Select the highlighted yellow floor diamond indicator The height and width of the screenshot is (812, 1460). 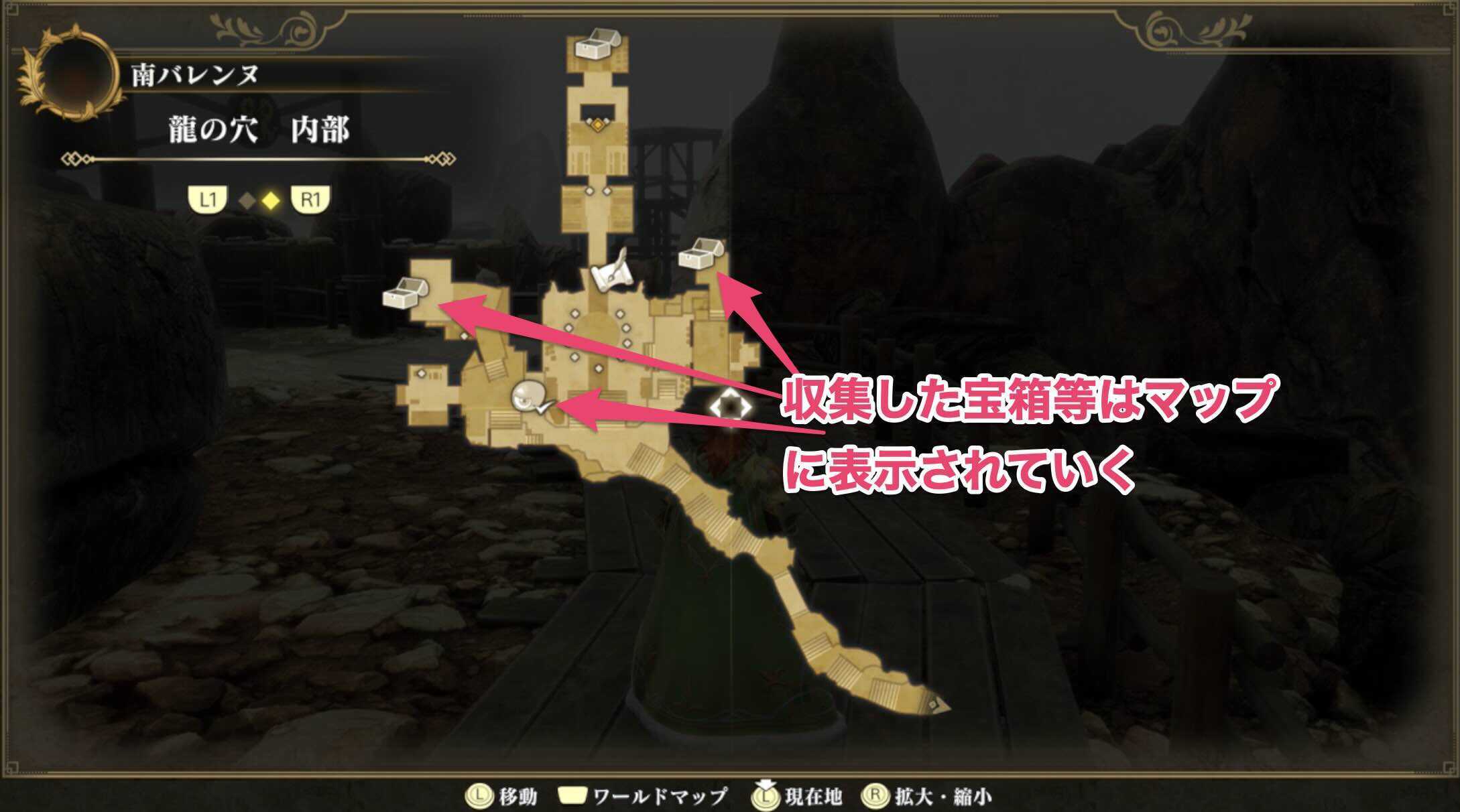270,199
